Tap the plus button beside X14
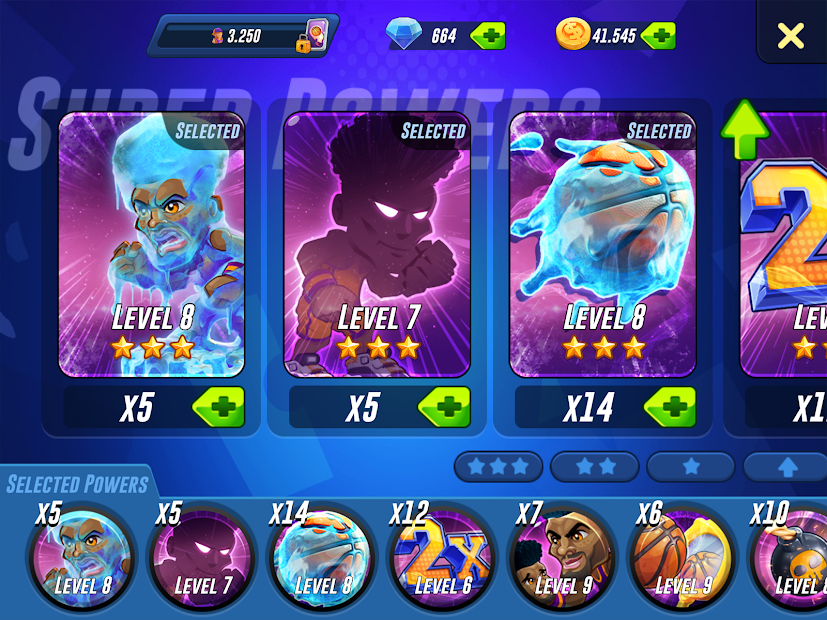Image resolution: width=827 pixels, height=620 pixels. point(669,408)
